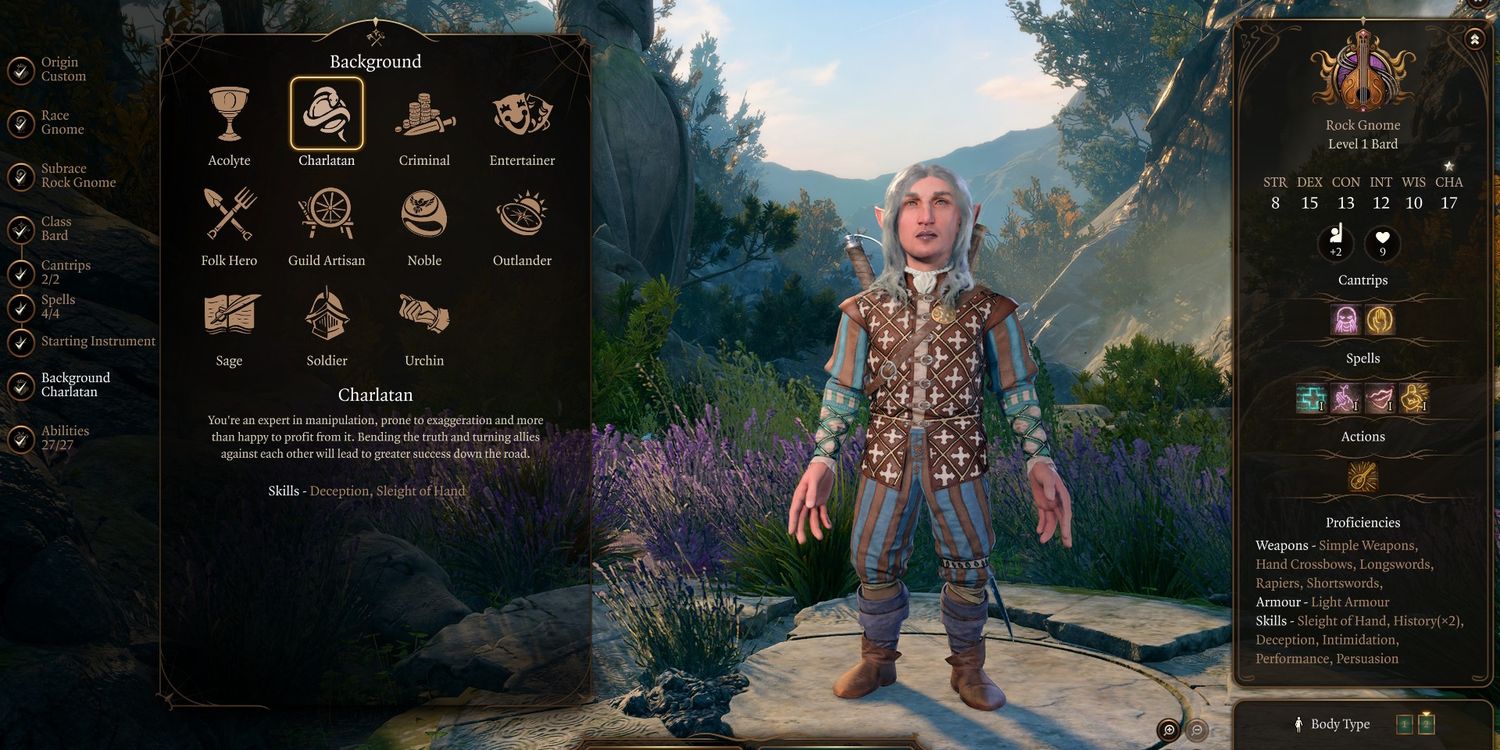Switch to the Abilities step
The width and height of the screenshot is (1500, 750).
(64, 438)
